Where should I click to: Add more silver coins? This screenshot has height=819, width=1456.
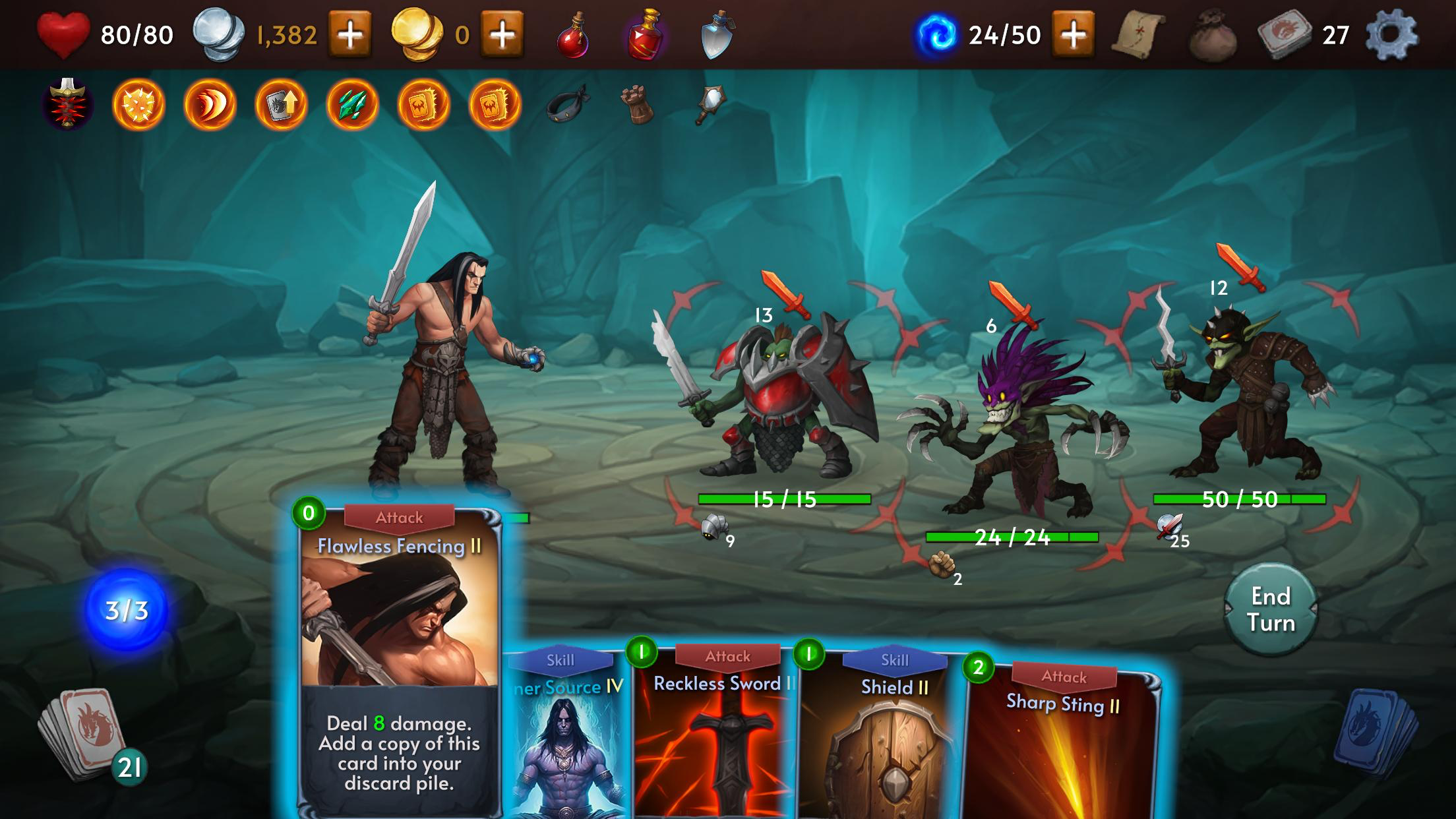[x=349, y=34]
